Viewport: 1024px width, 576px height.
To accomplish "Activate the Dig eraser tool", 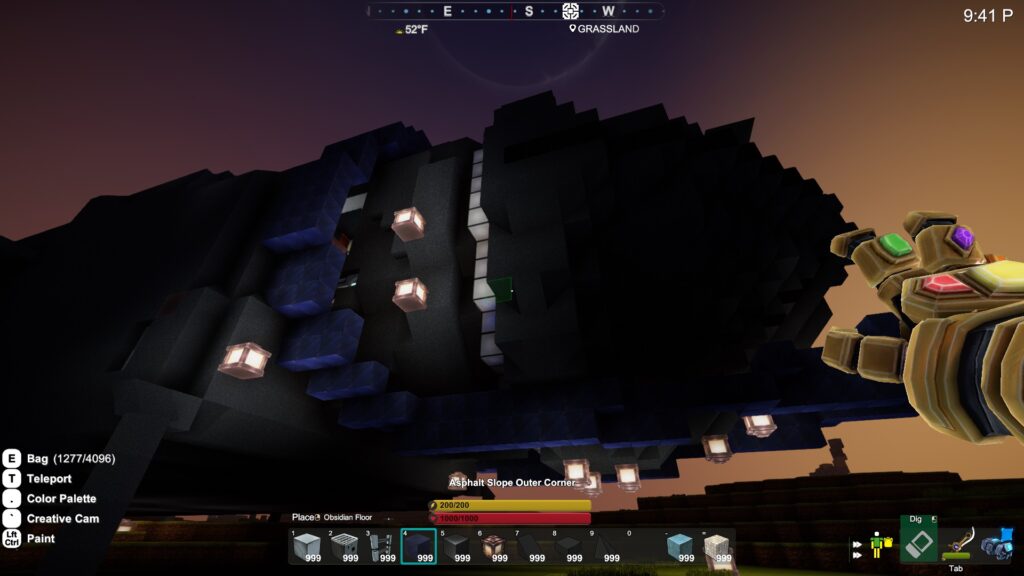I will pyautogui.click(x=918, y=540).
